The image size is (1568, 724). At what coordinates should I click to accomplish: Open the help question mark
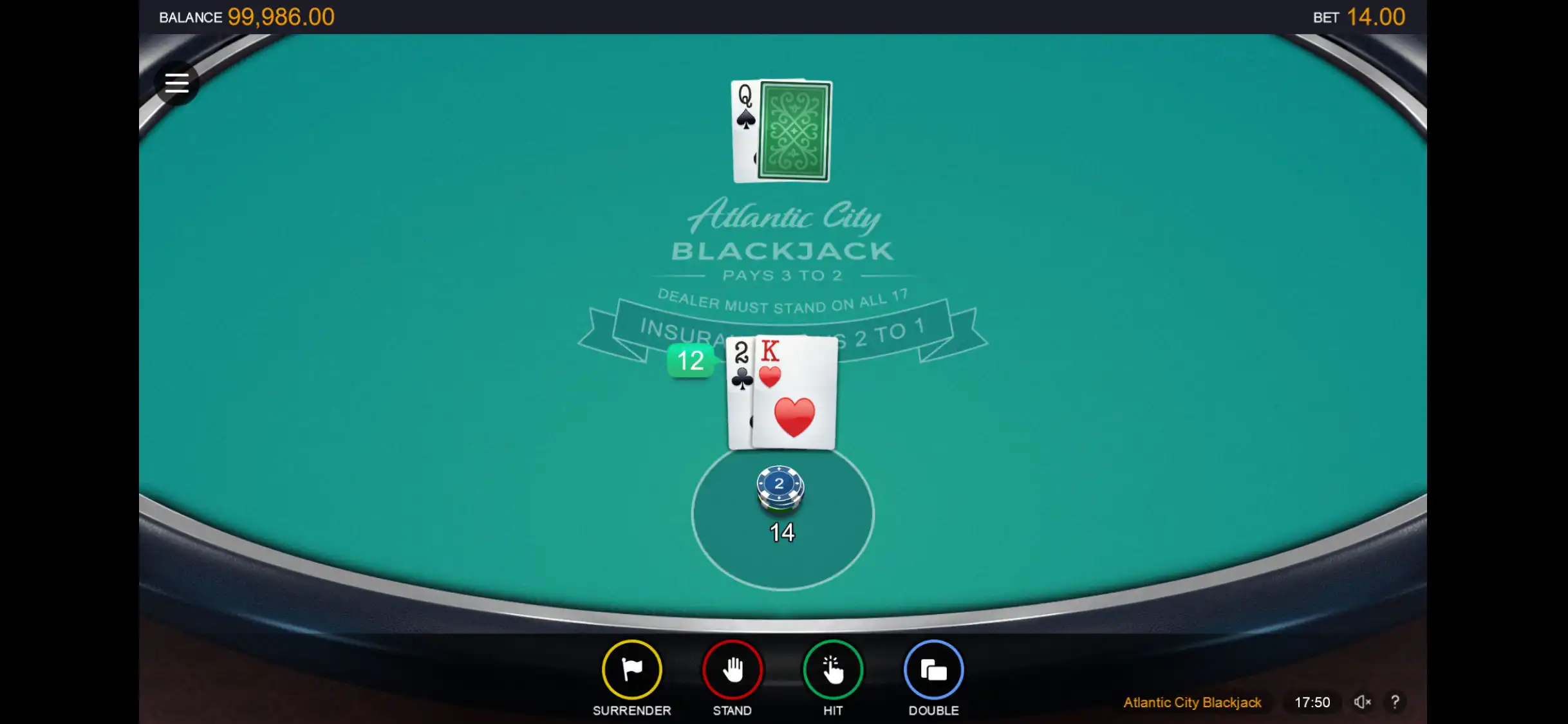pos(1395,702)
